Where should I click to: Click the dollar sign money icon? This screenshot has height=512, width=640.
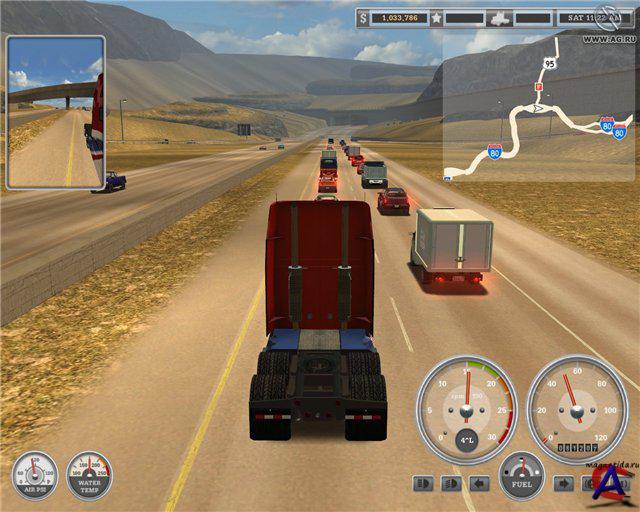[x=363, y=18]
